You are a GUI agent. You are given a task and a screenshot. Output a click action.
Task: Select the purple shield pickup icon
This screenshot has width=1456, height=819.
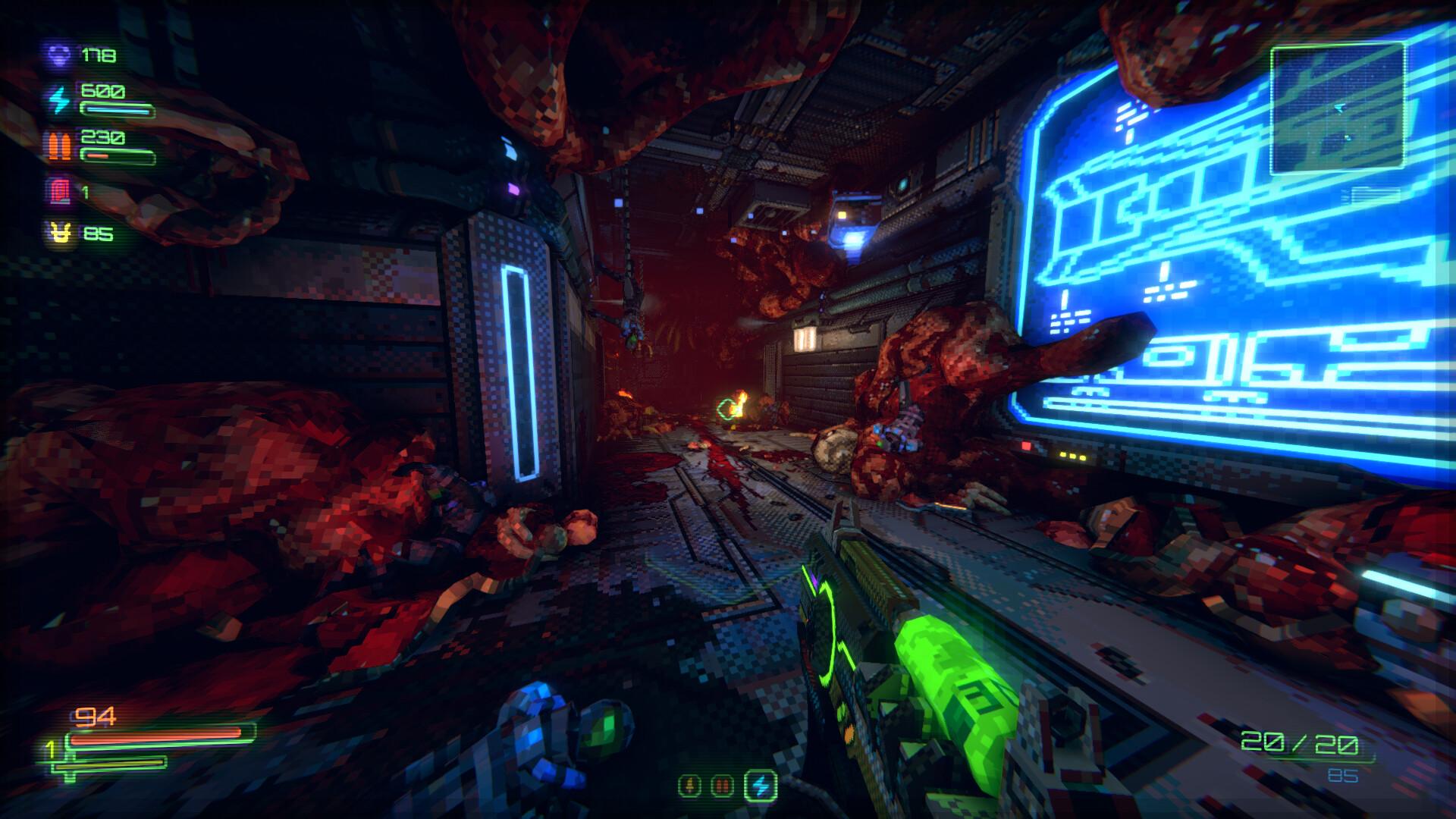coord(58,55)
